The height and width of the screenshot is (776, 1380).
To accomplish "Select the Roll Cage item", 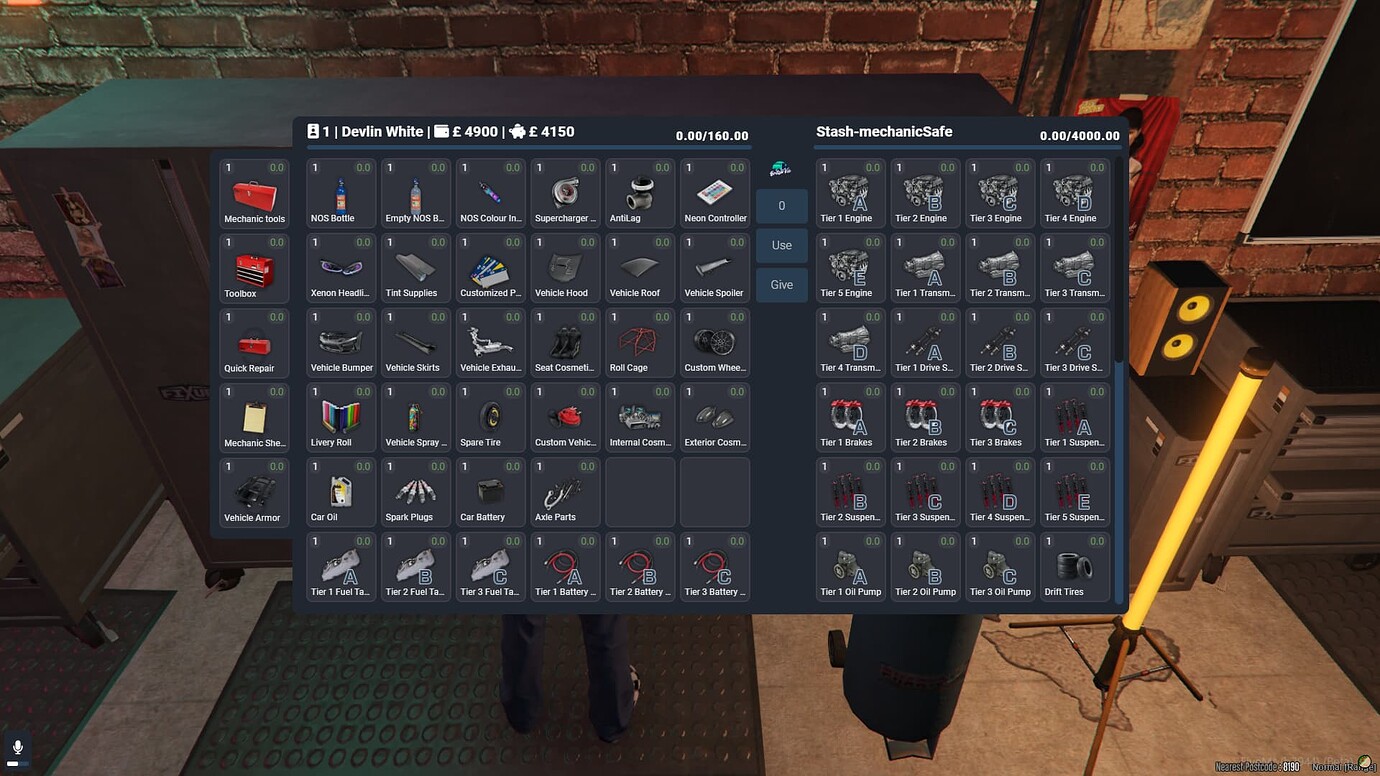I will pyautogui.click(x=640, y=340).
